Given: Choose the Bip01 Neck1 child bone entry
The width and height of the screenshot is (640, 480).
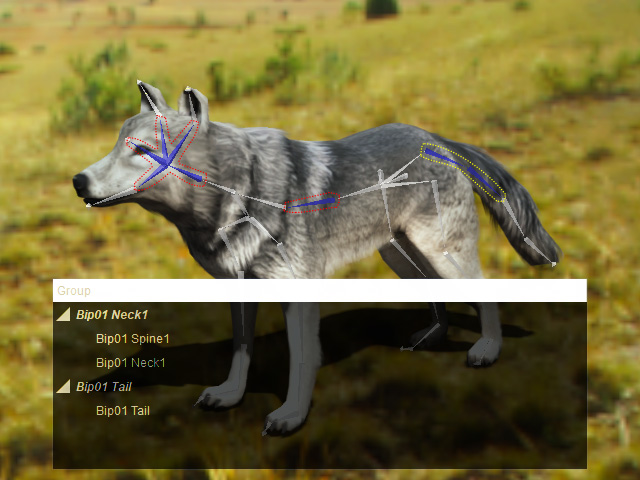Looking at the screenshot, I should tap(130, 363).
